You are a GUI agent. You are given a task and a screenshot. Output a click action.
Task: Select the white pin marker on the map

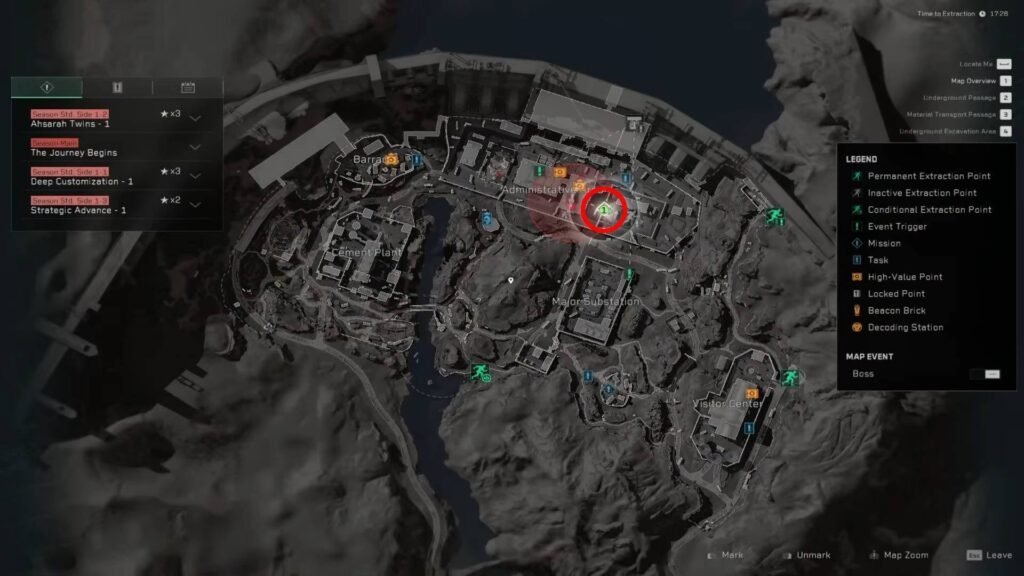point(511,281)
